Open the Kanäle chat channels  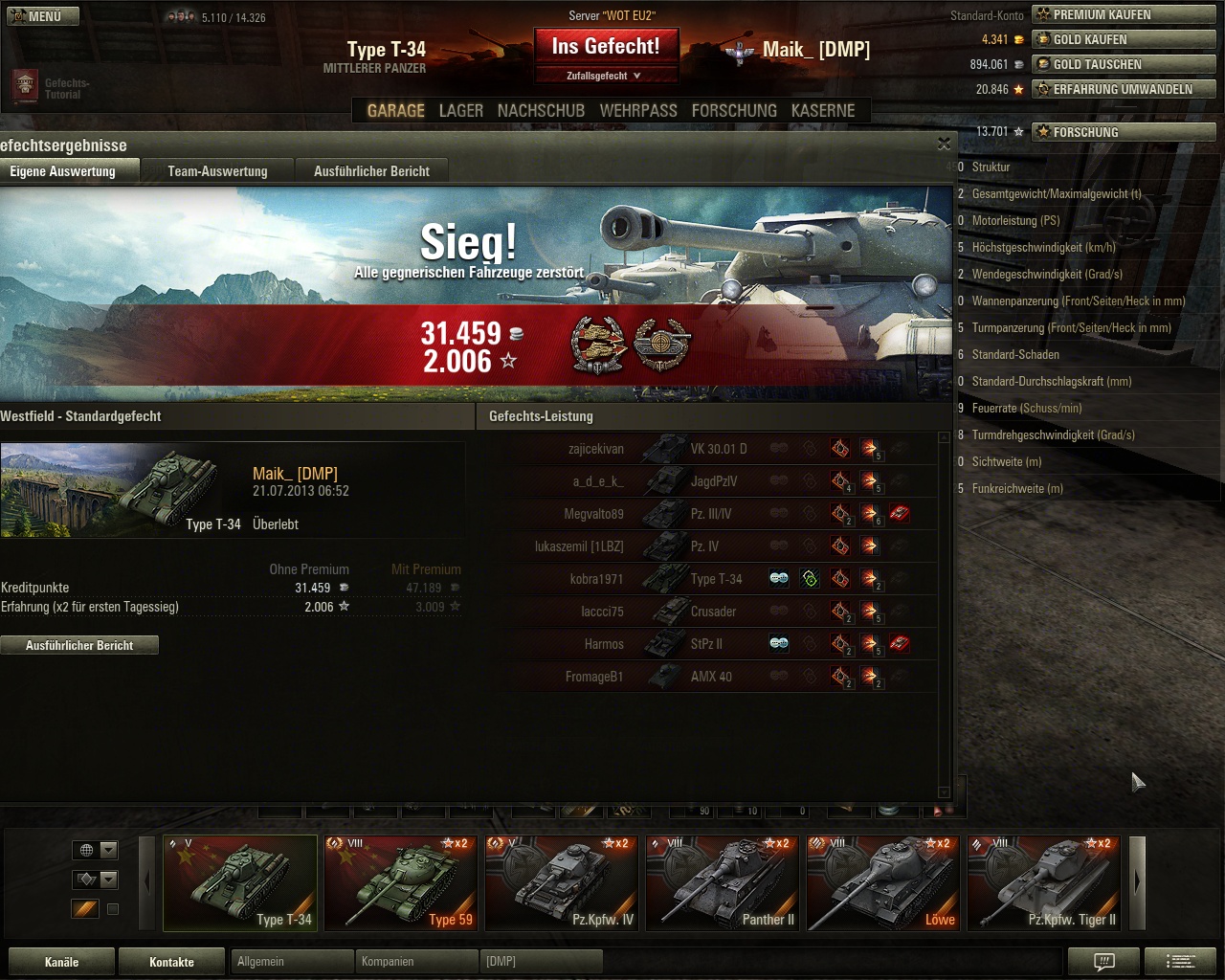pos(61,962)
